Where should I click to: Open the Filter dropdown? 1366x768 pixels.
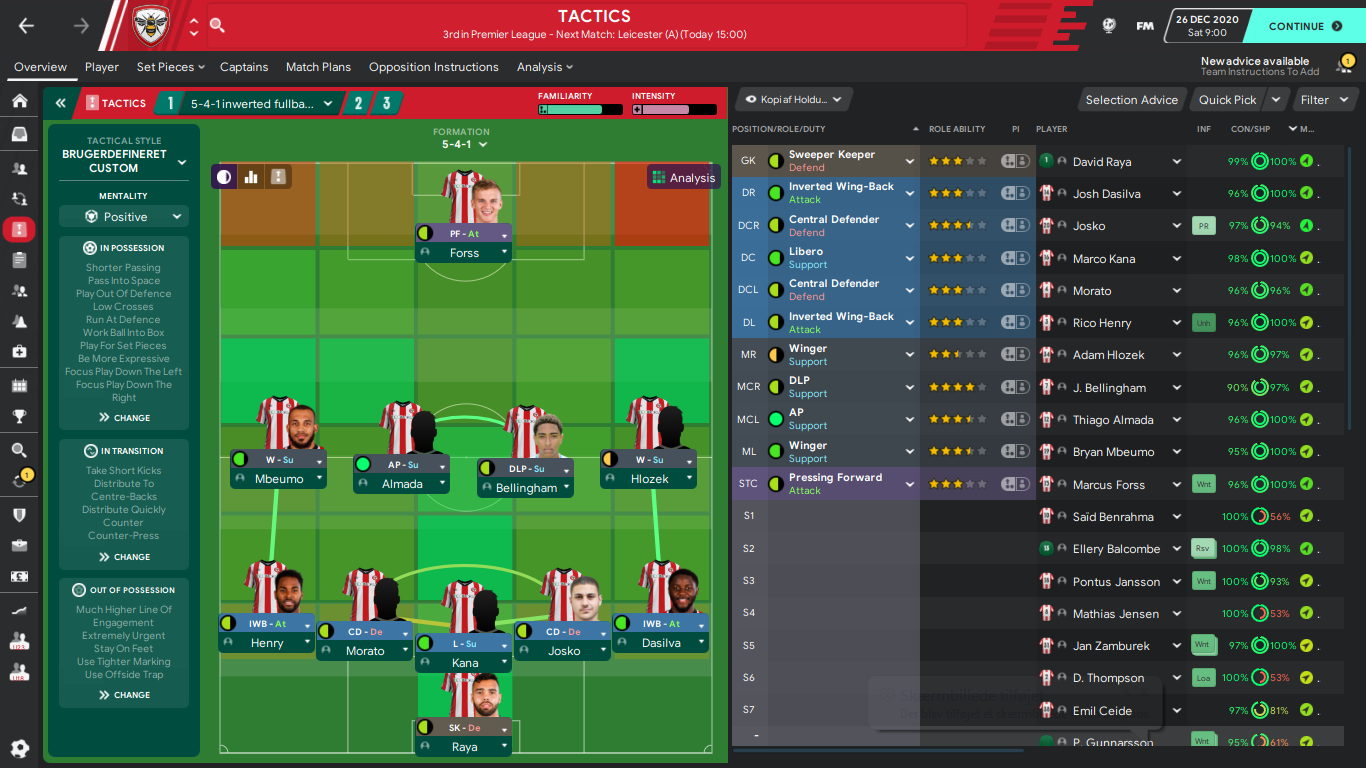[1323, 100]
